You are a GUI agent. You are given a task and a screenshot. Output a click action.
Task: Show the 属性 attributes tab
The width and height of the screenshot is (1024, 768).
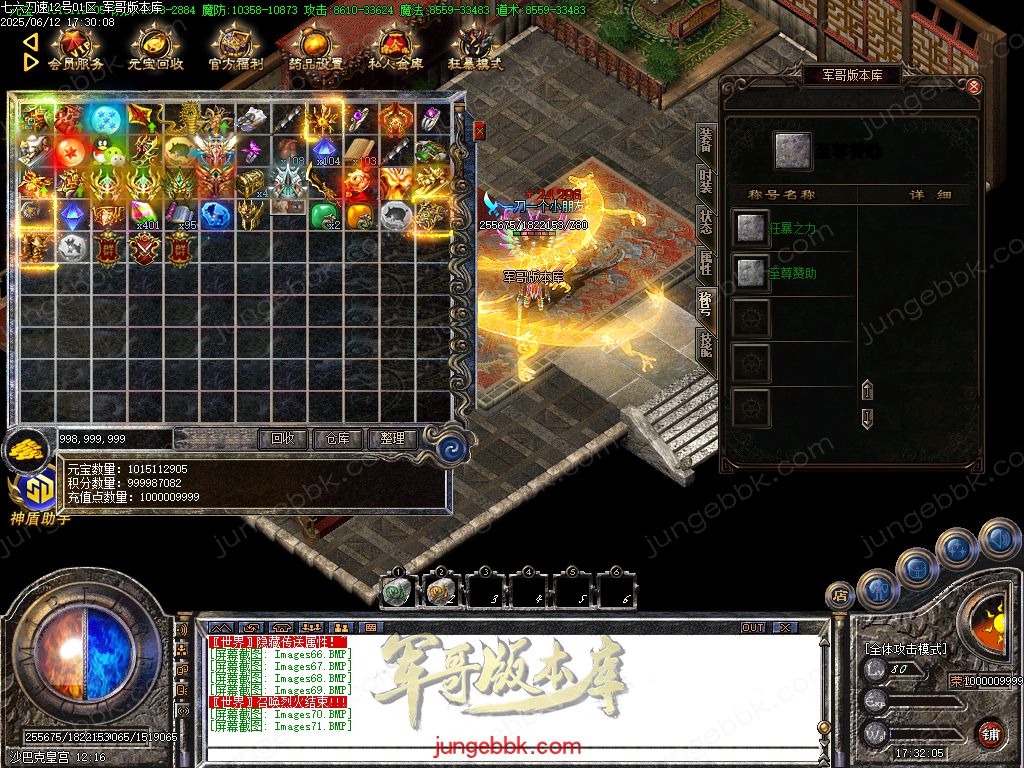coord(706,263)
